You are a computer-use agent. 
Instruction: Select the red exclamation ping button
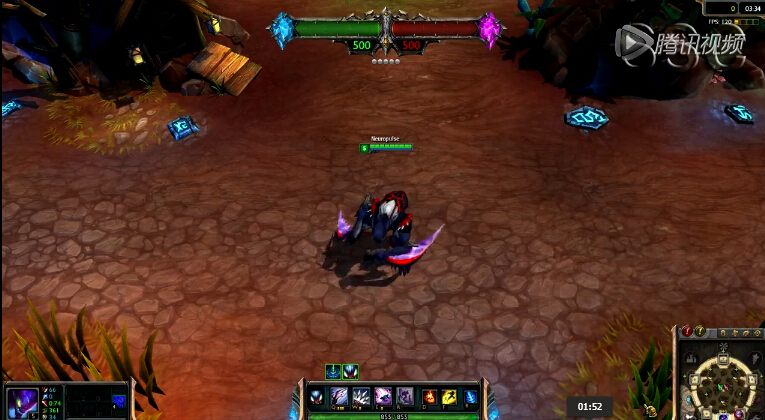[687, 331]
